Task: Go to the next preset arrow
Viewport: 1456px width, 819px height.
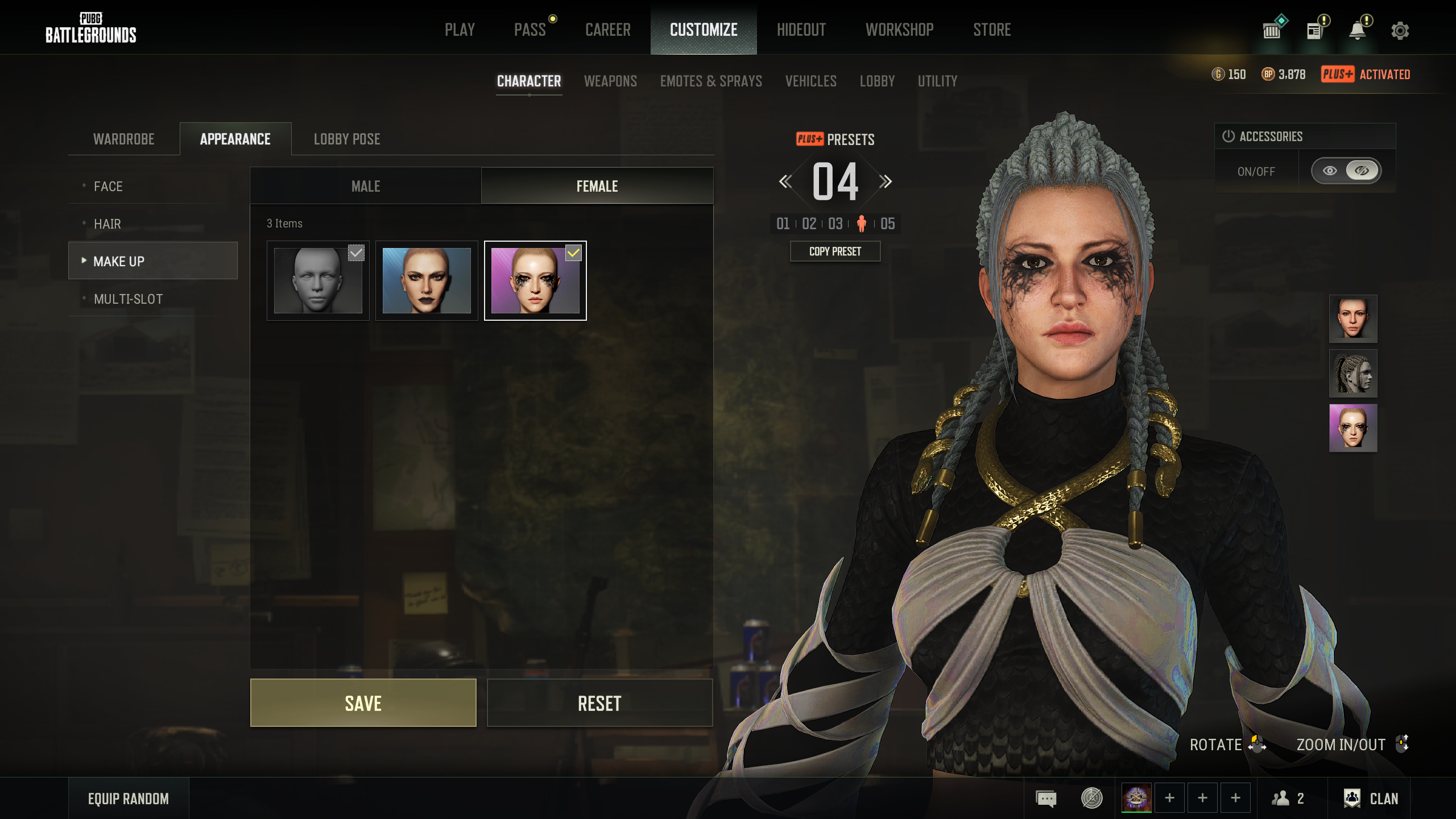Action: (x=886, y=182)
